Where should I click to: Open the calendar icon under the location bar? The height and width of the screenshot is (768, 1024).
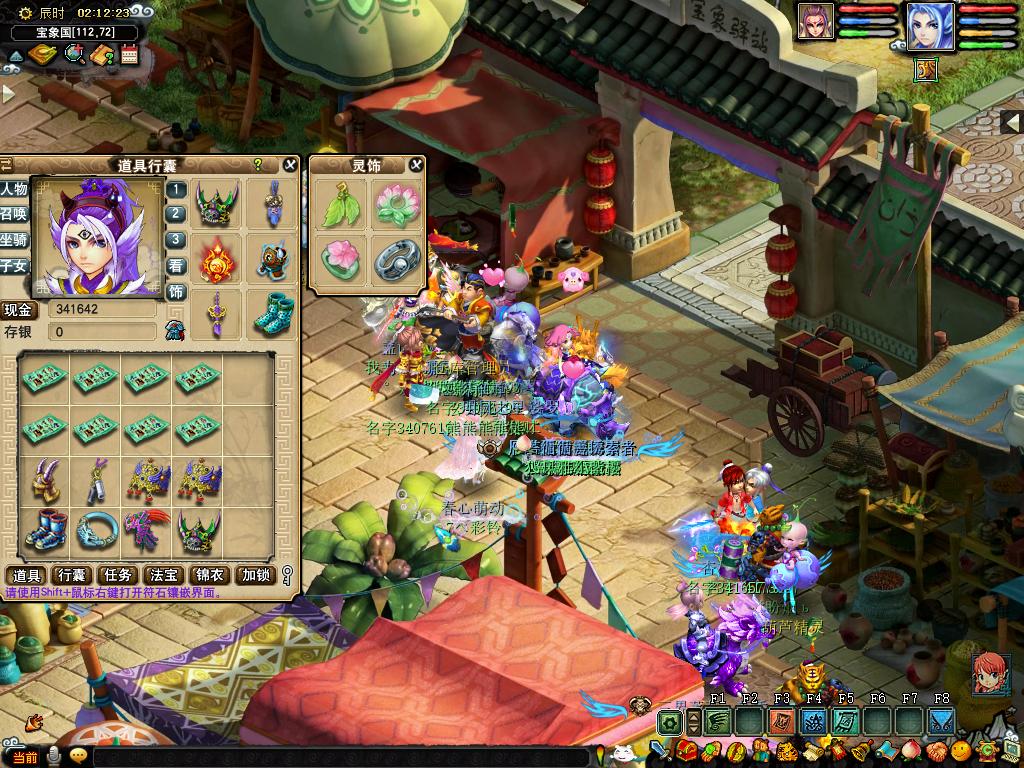[x=129, y=55]
